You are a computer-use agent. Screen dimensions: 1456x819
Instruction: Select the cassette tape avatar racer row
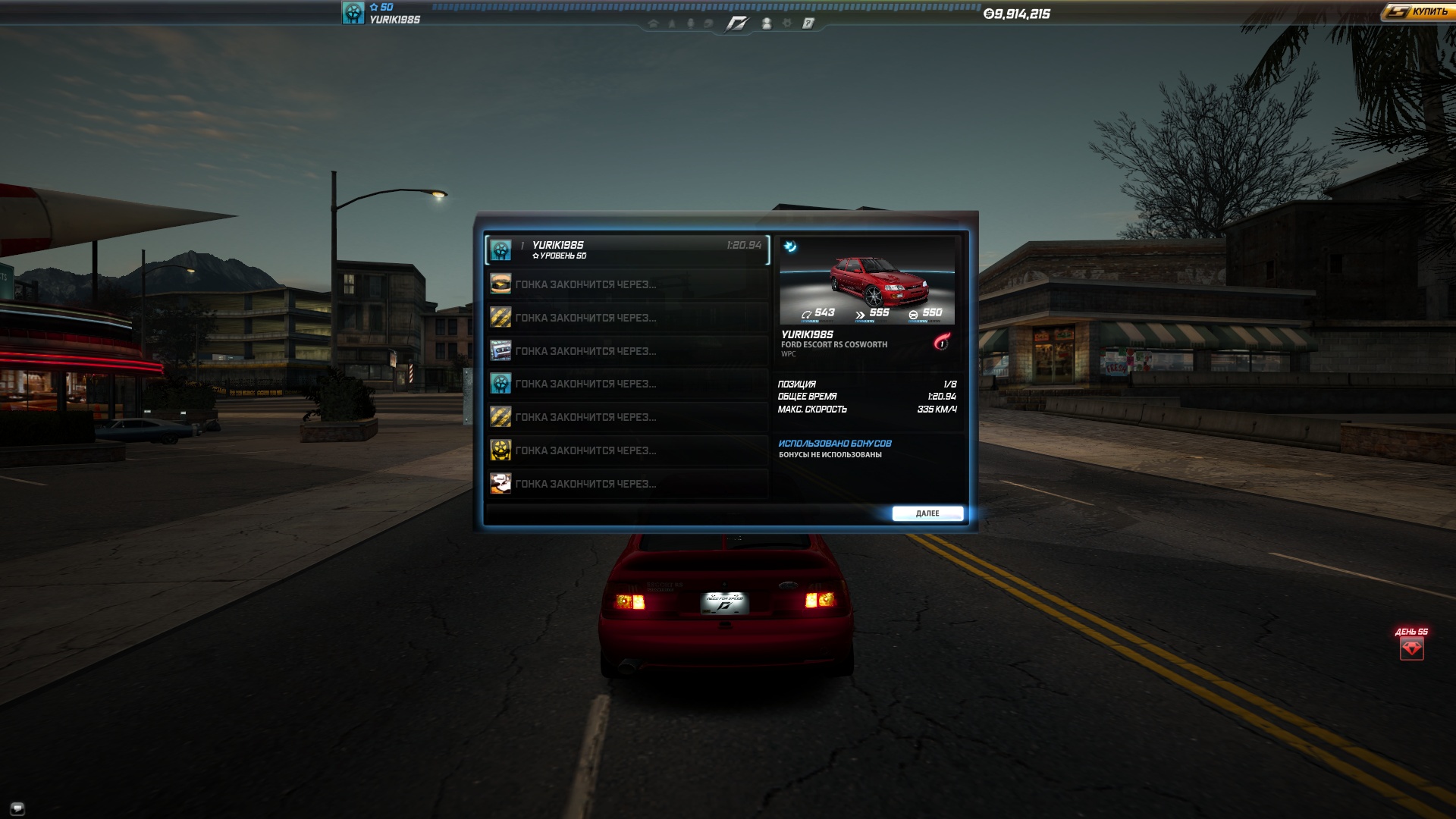[x=627, y=350]
